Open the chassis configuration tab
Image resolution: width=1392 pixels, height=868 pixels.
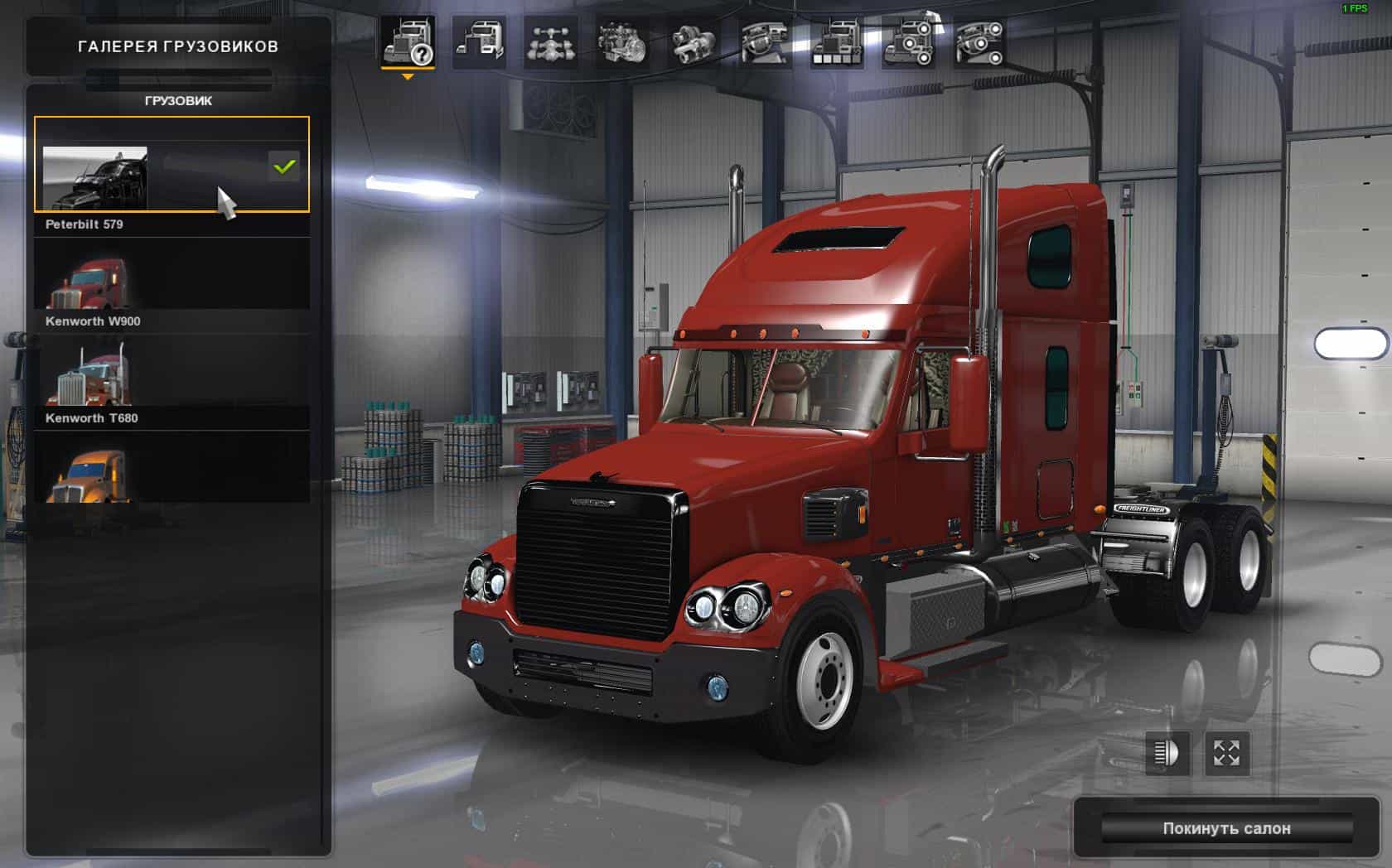pyautogui.click(x=550, y=41)
